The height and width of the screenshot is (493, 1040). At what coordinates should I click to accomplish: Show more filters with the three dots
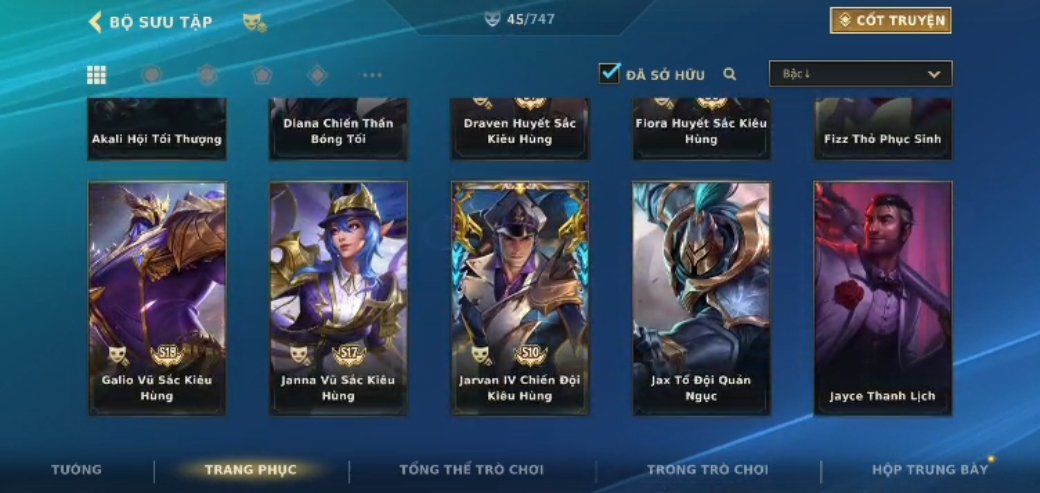[372, 75]
